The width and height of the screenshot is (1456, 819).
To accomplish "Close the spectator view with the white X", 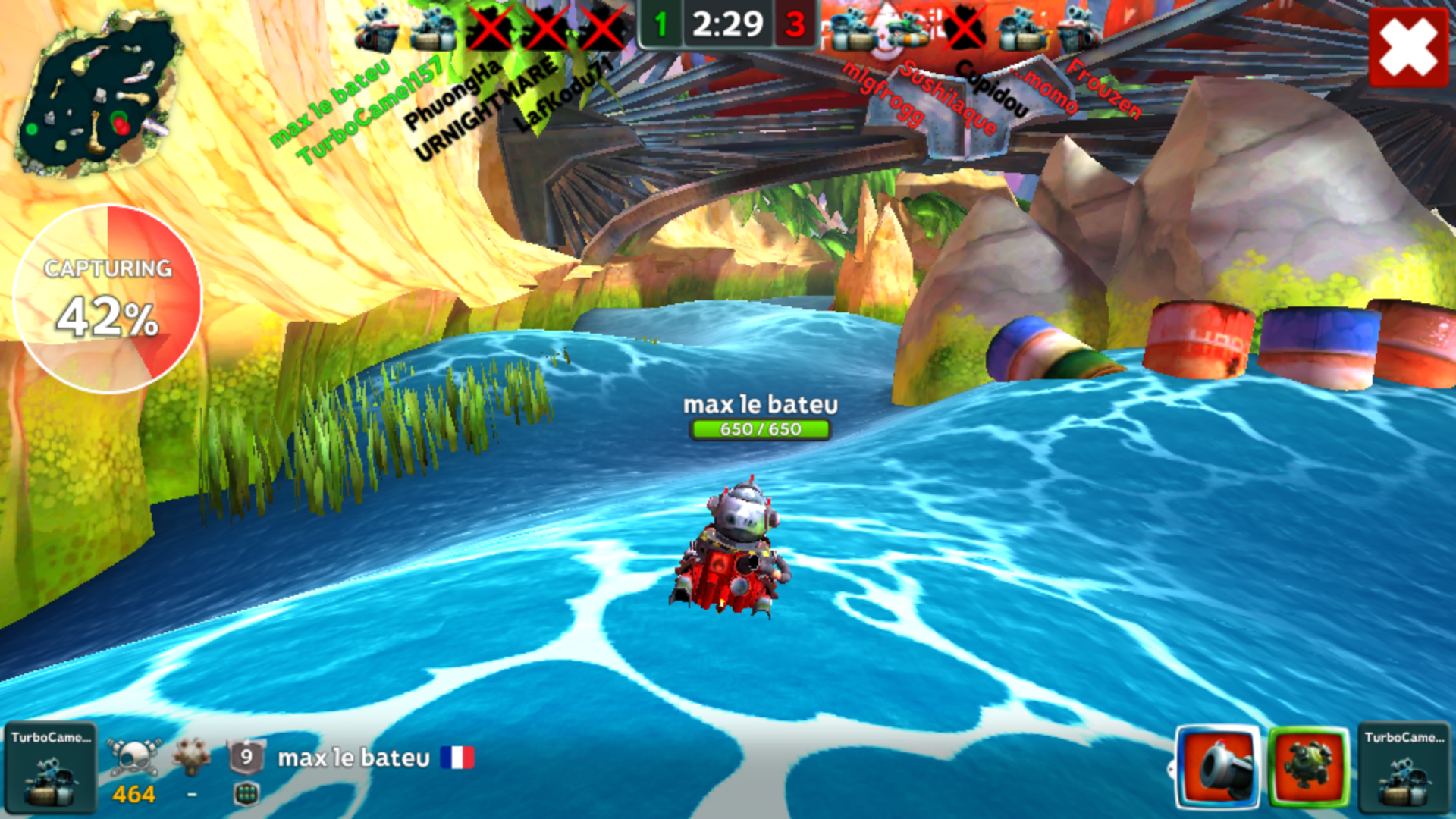I will pos(1408,47).
